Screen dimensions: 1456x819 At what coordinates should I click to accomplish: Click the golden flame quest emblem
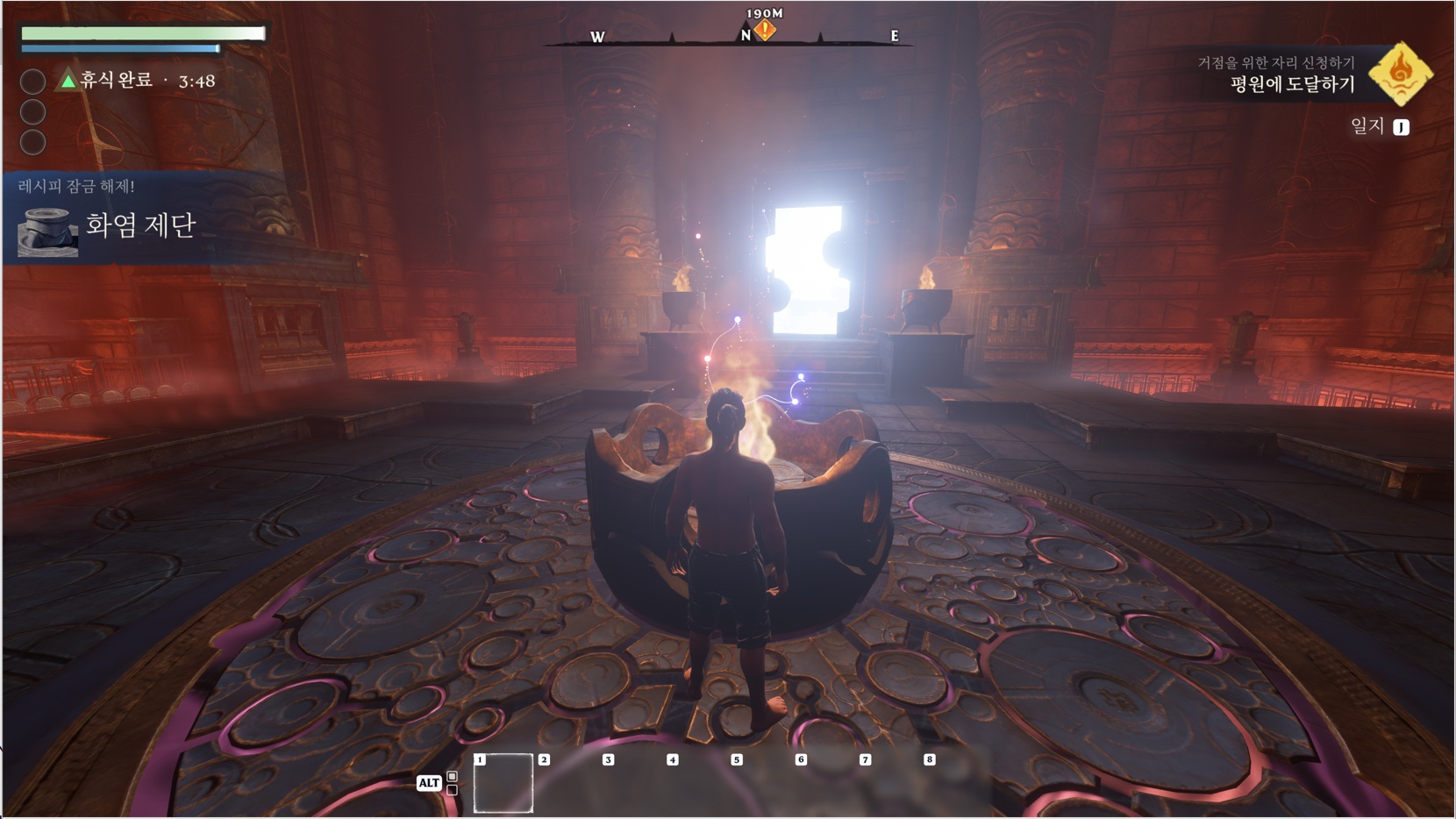pyautogui.click(x=1401, y=74)
